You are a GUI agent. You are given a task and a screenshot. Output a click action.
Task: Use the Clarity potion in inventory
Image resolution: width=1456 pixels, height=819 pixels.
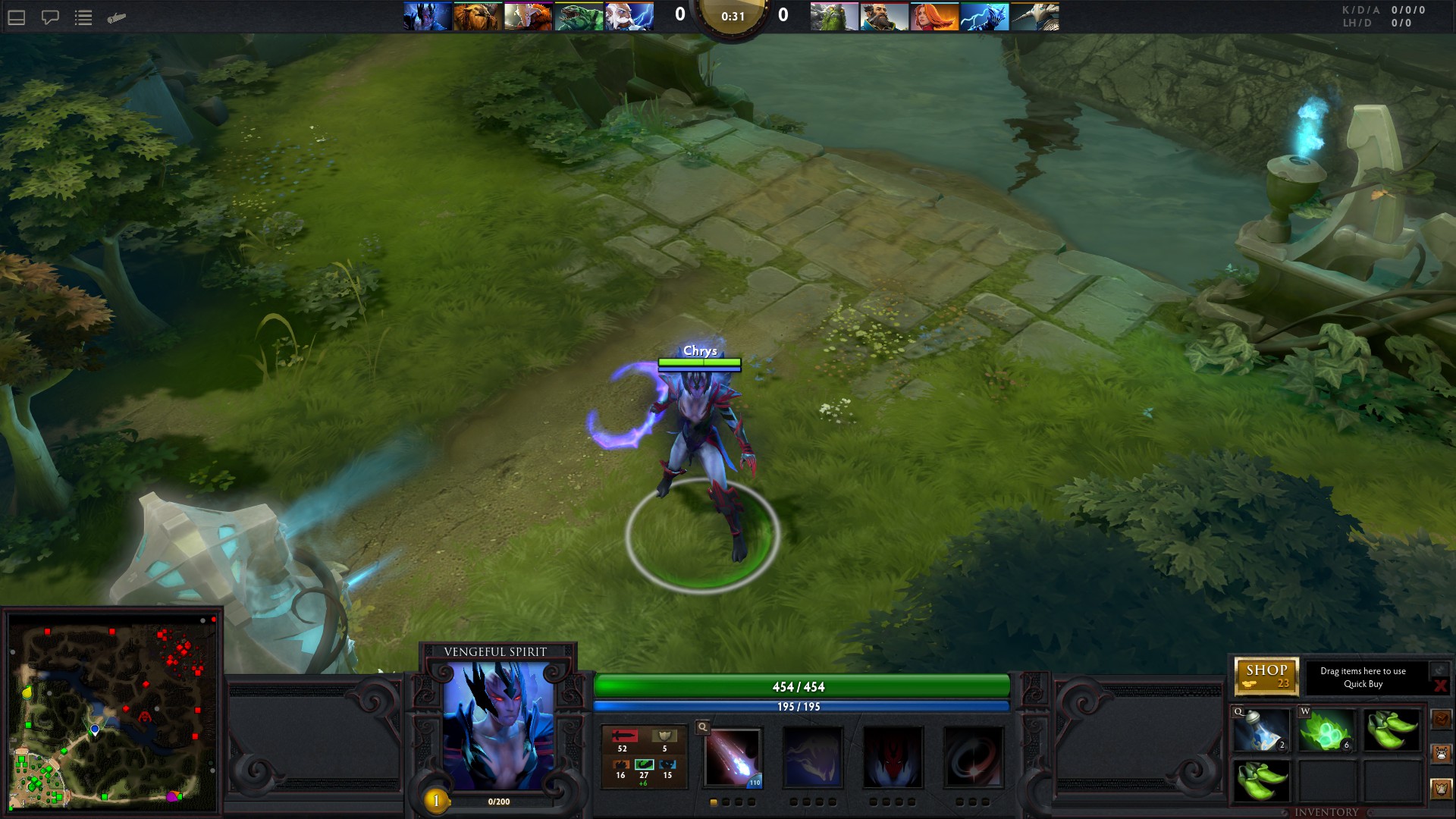[x=1261, y=731]
